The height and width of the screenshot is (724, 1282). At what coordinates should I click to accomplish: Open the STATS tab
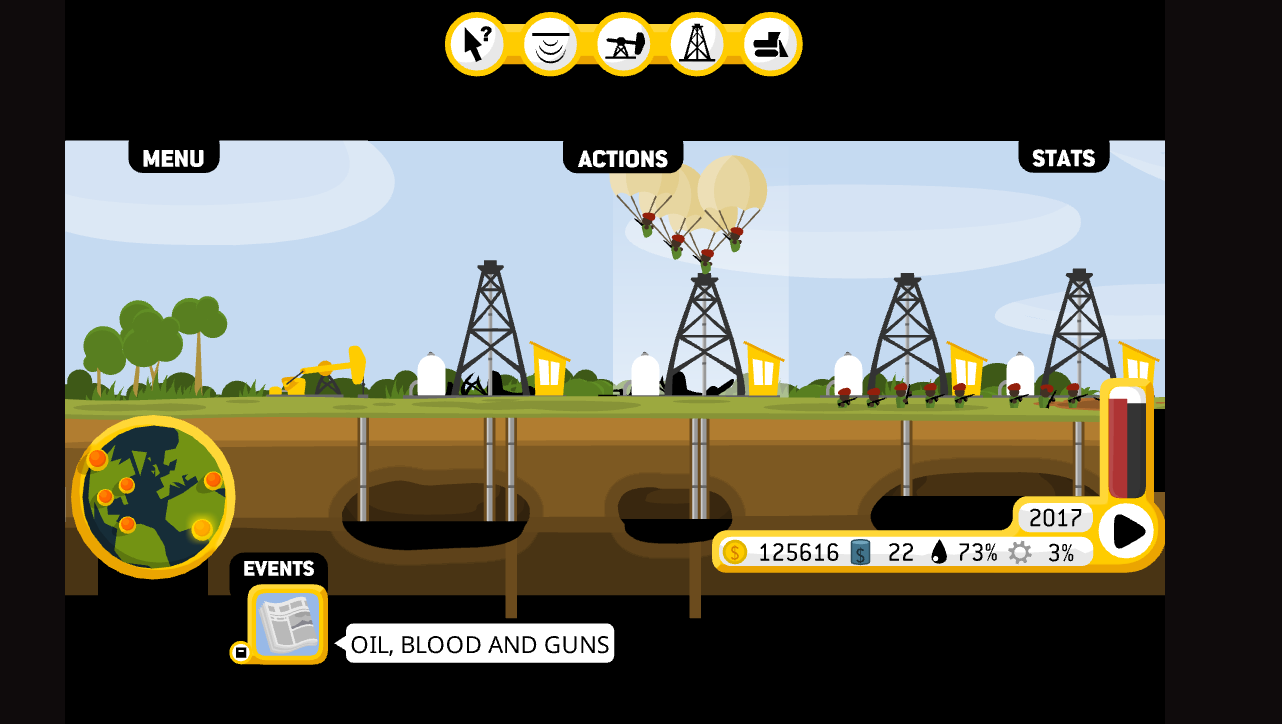1063,158
